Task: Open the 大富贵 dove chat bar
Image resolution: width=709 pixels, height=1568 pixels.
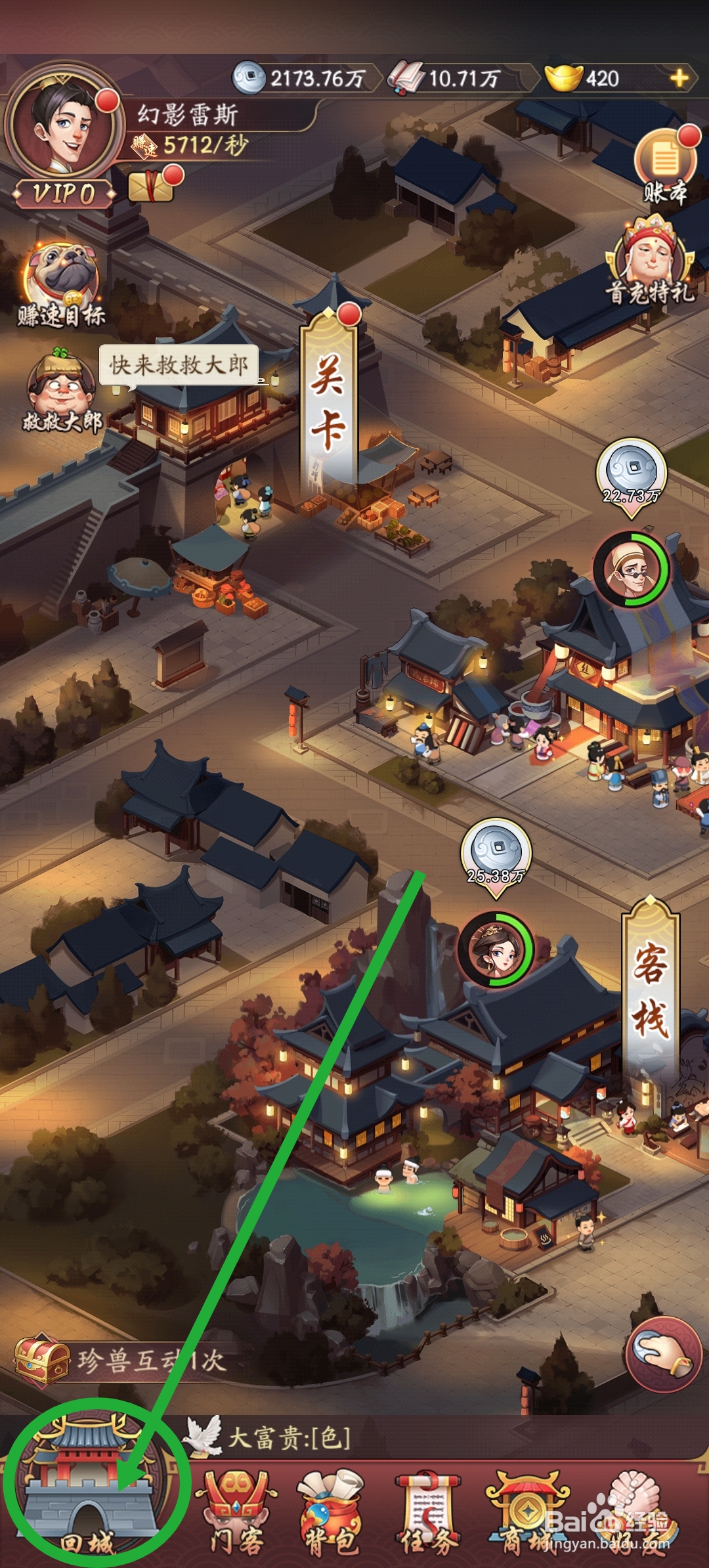Action: 289,1438
